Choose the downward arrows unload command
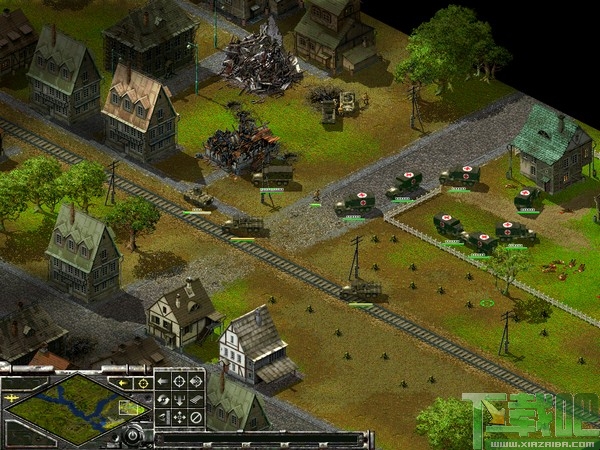The width and height of the screenshot is (600, 450). (179, 399)
